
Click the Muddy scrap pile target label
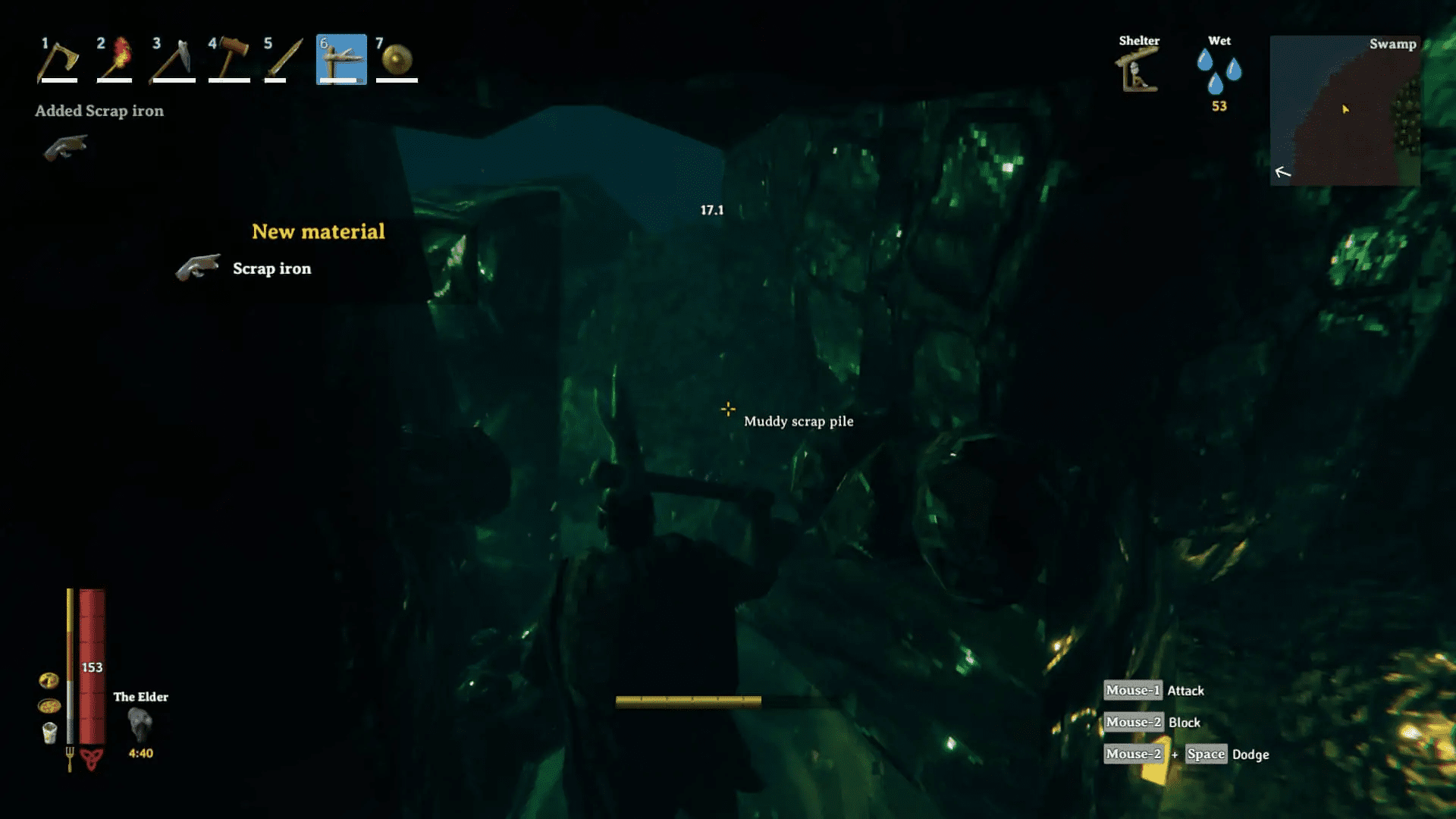click(799, 421)
